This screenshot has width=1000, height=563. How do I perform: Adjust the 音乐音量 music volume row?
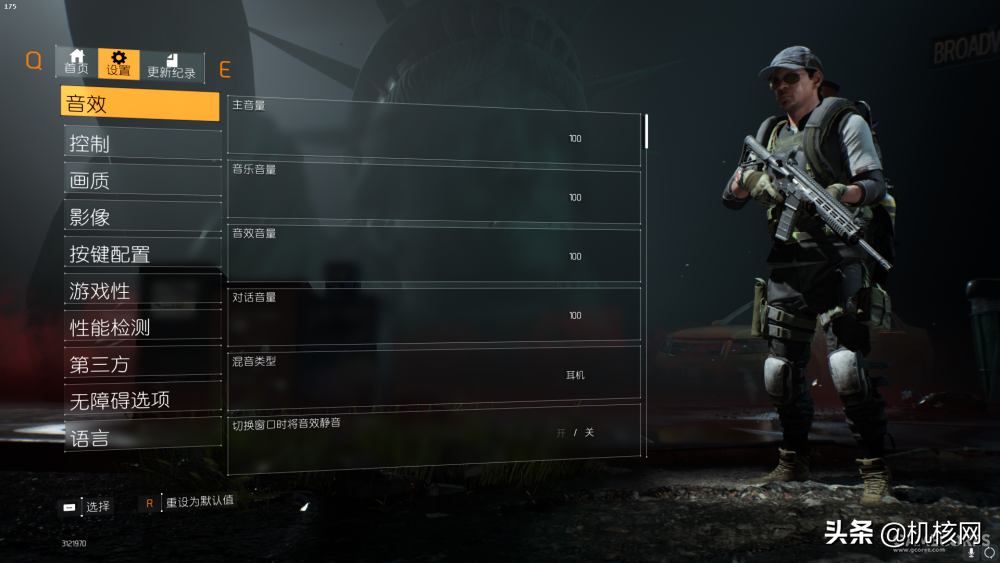[x=434, y=197]
